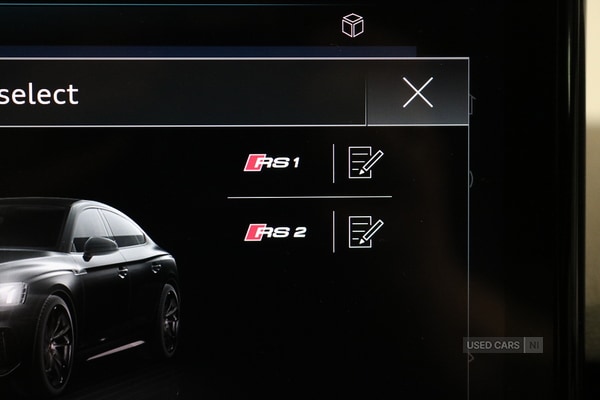Tap the cube icon at top
The height and width of the screenshot is (400, 600).
[352, 25]
